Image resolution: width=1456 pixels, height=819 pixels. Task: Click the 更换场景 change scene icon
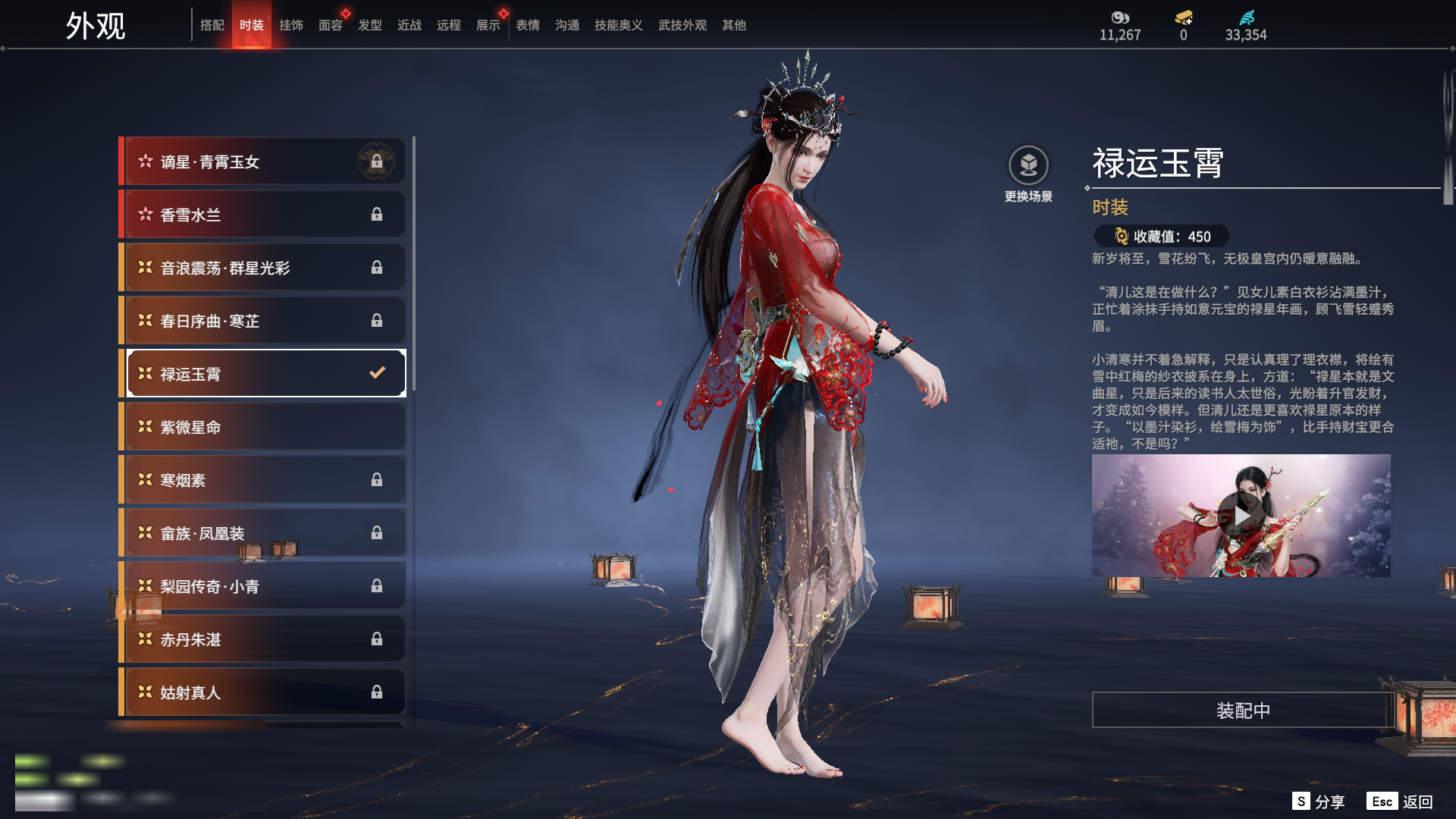pos(1028,166)
